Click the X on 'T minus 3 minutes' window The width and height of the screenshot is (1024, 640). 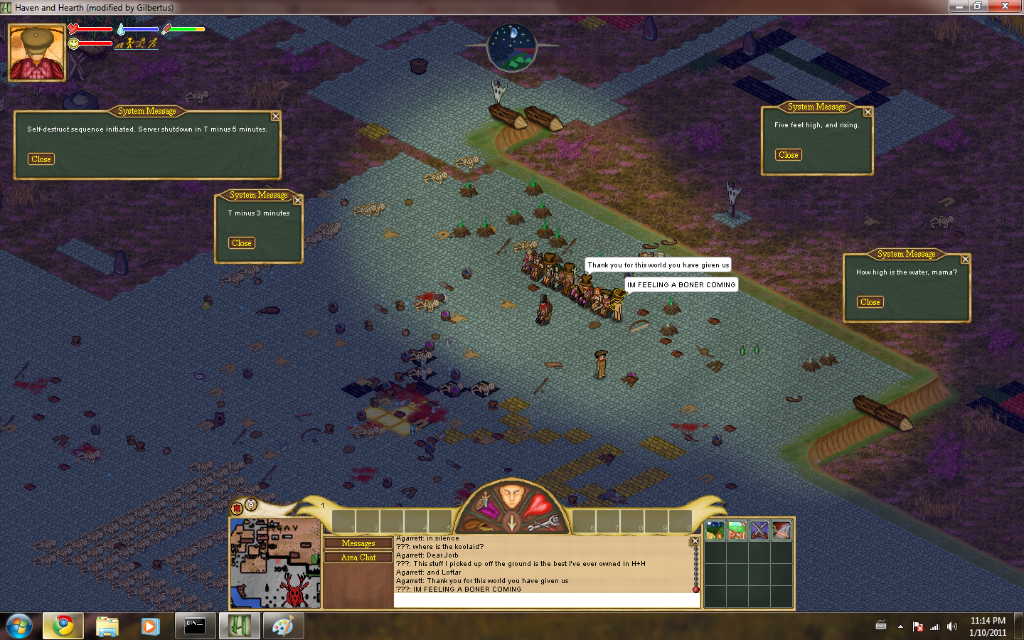297,200
